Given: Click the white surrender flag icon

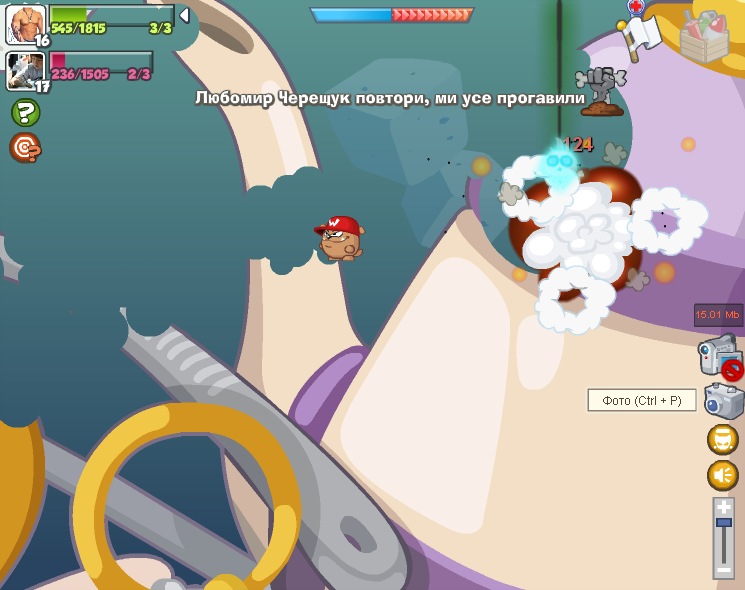Looking at the screenshot, I should click(641, 34).
